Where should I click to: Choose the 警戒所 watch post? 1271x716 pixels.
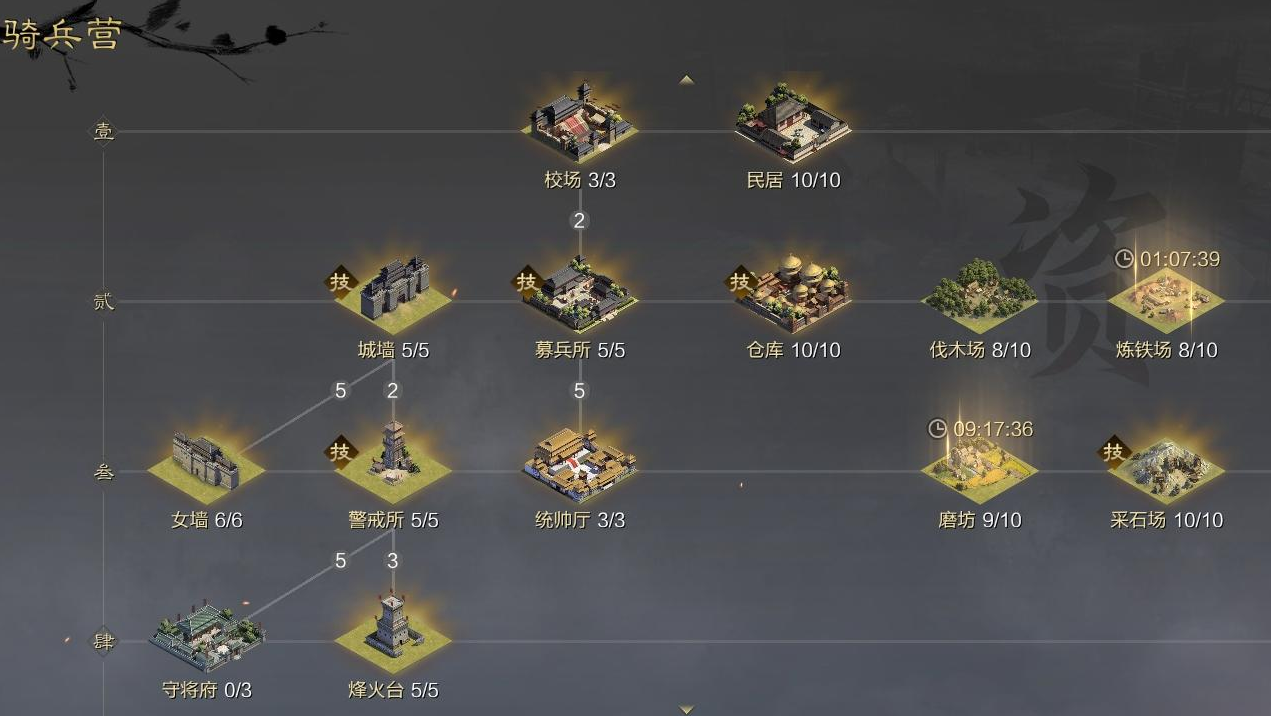pos(393,464)
